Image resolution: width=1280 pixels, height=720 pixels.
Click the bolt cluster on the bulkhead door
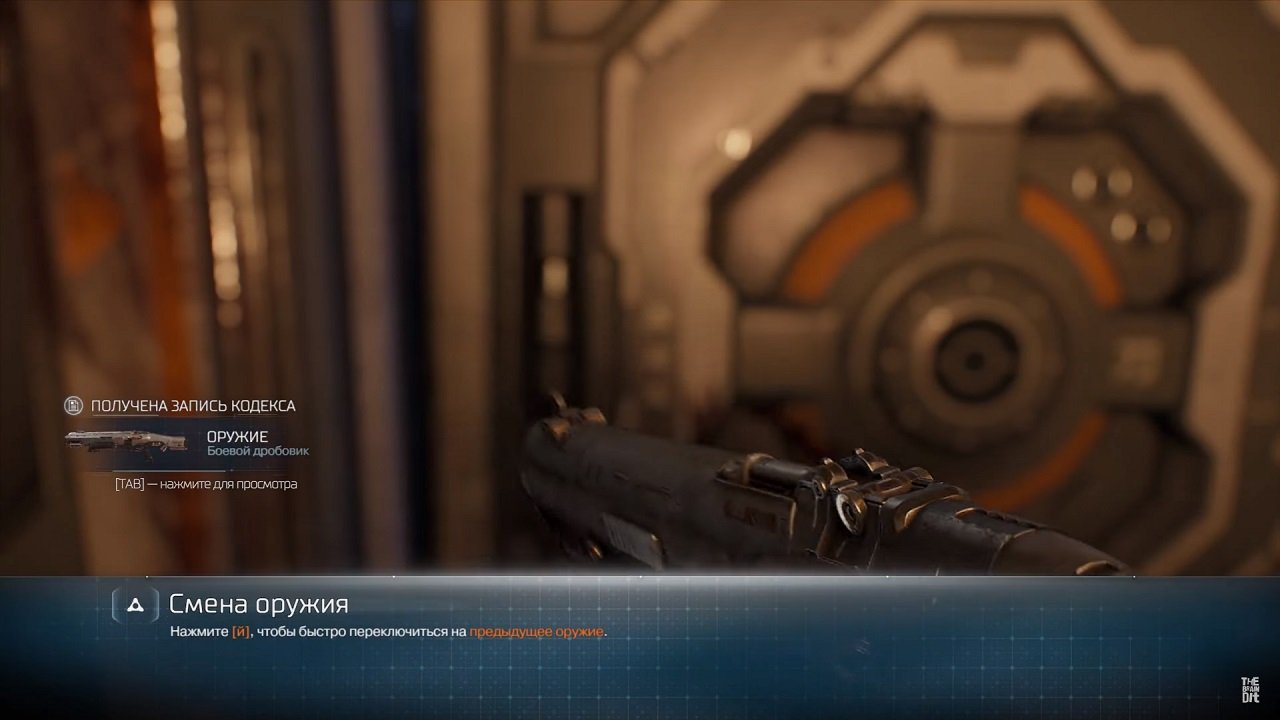[1110, 200]
